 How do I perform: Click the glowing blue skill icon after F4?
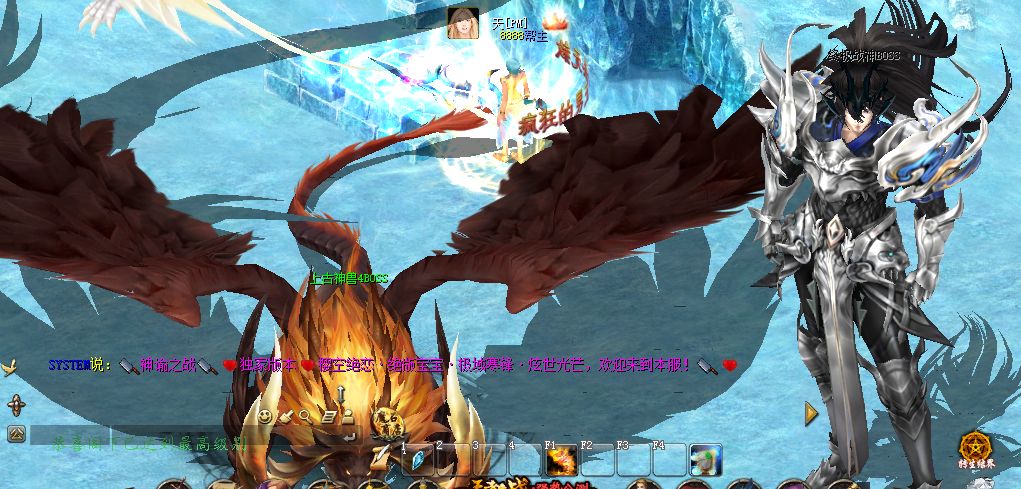pos(706,459)
